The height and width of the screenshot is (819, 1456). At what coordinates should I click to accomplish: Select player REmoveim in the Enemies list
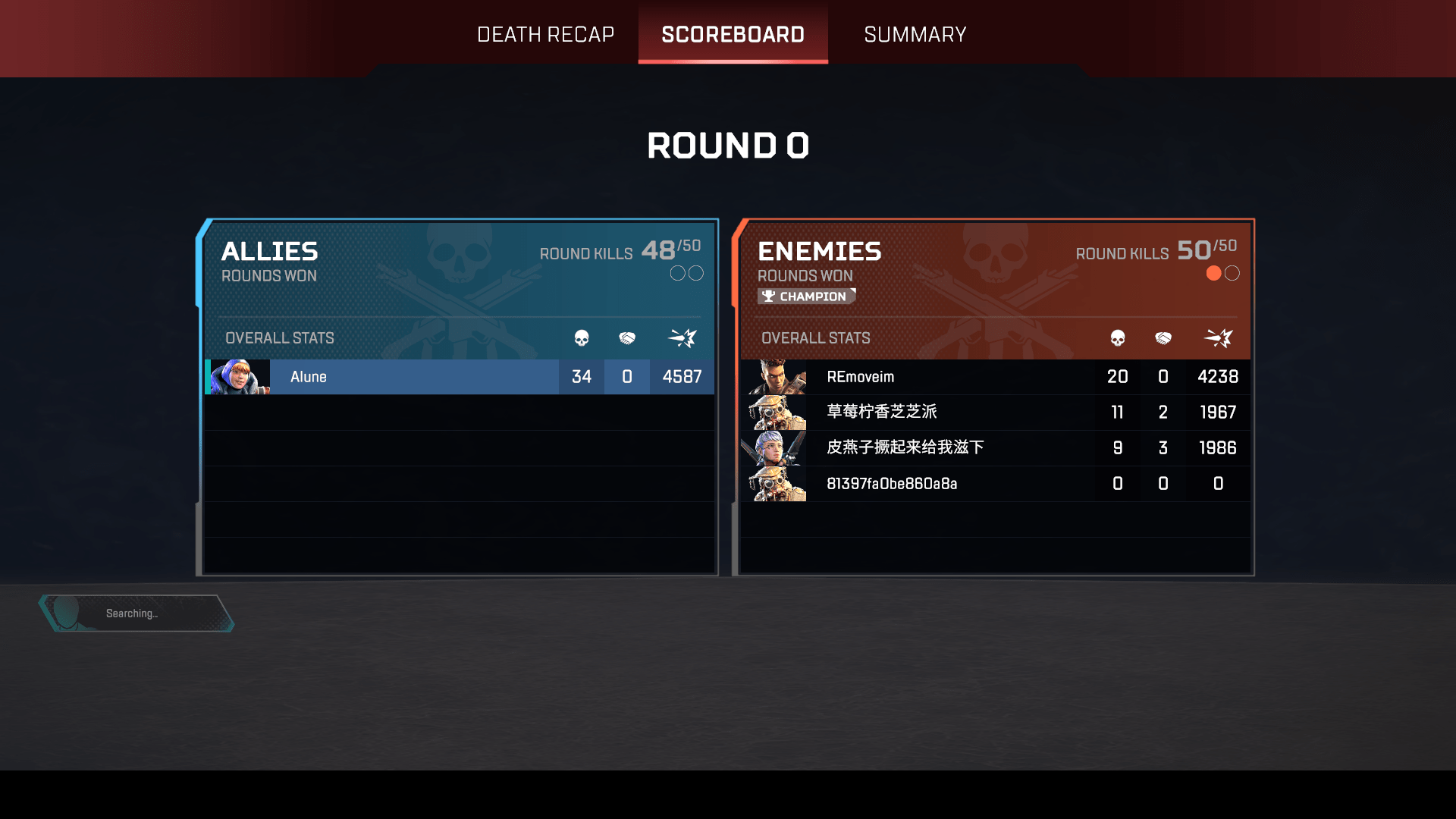(x=861, y=377)
